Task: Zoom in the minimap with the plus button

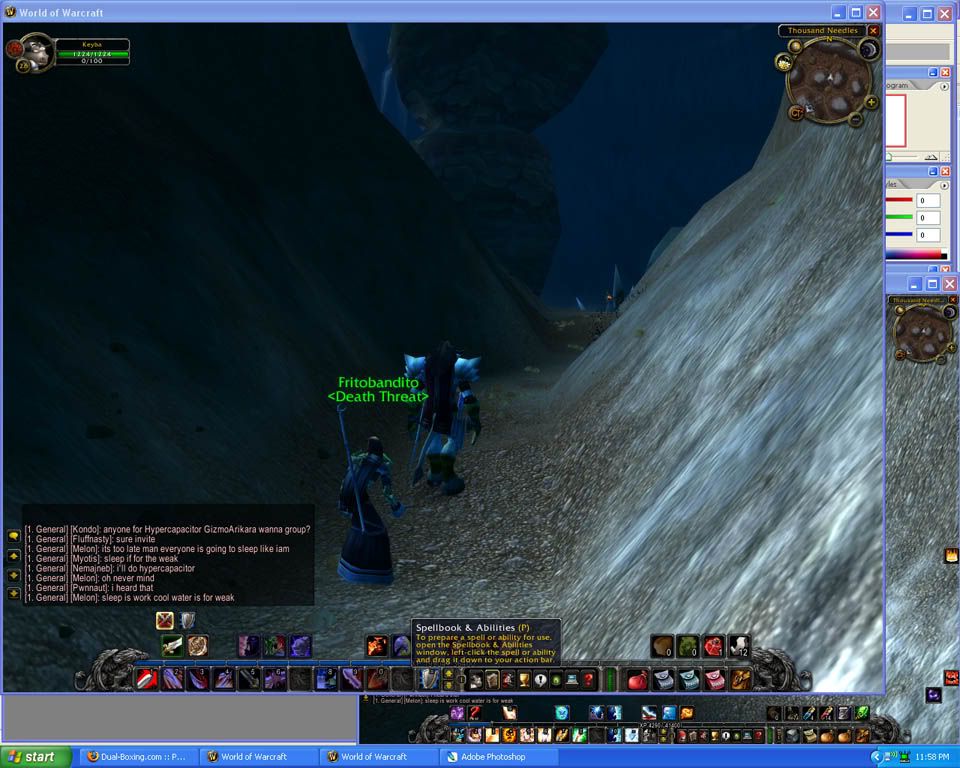Action: click(x=871, y=102)
